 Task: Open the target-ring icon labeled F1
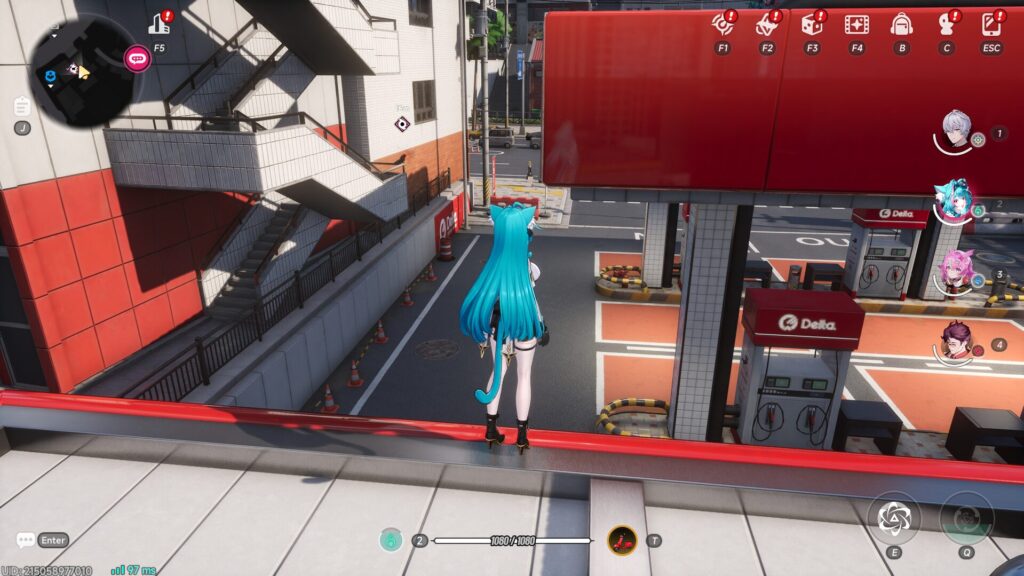tap(722, 24)
